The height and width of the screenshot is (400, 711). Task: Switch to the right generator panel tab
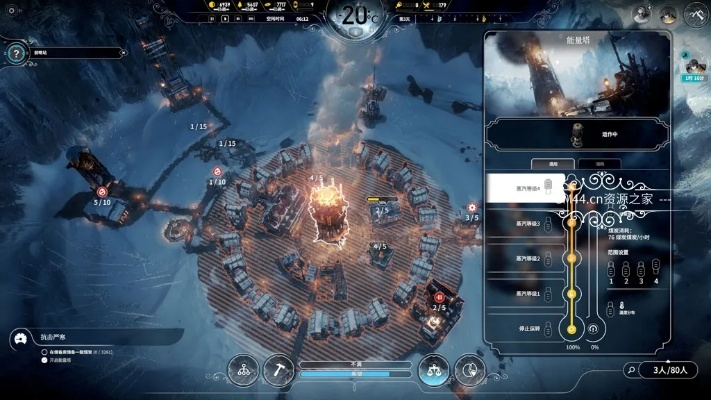(x=599, y=163)
